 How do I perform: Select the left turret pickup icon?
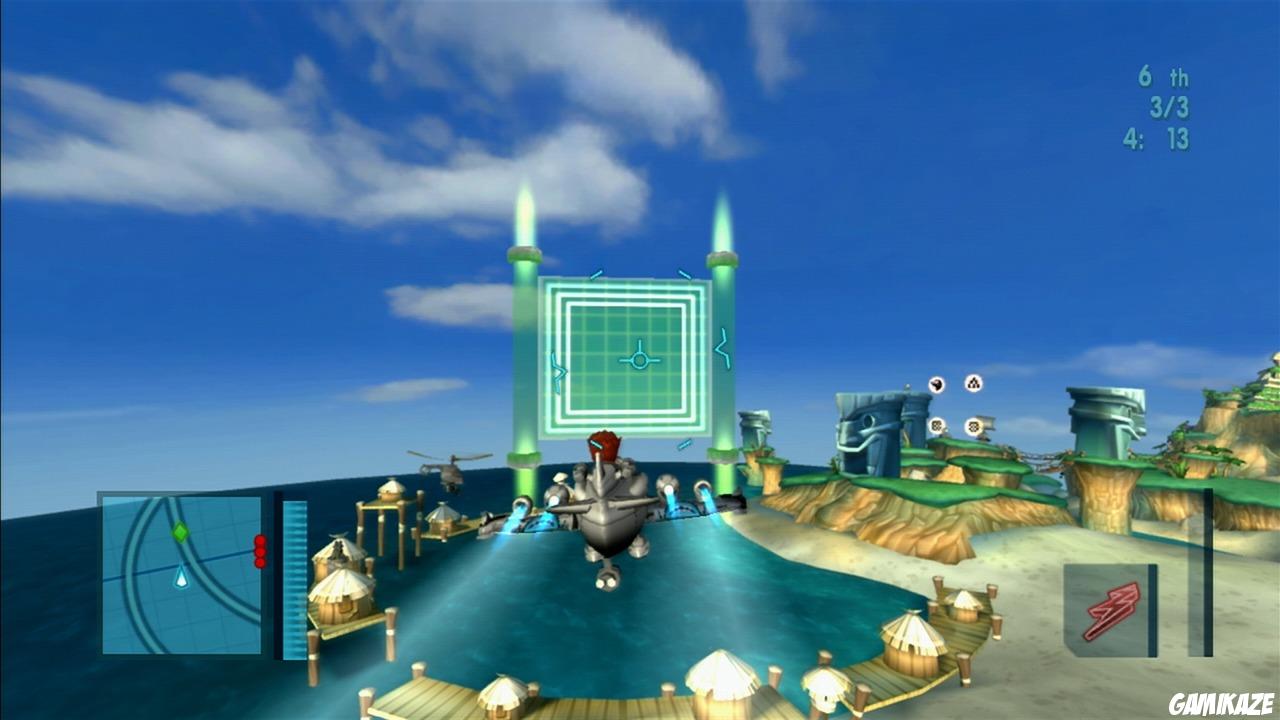coord(937,426)
